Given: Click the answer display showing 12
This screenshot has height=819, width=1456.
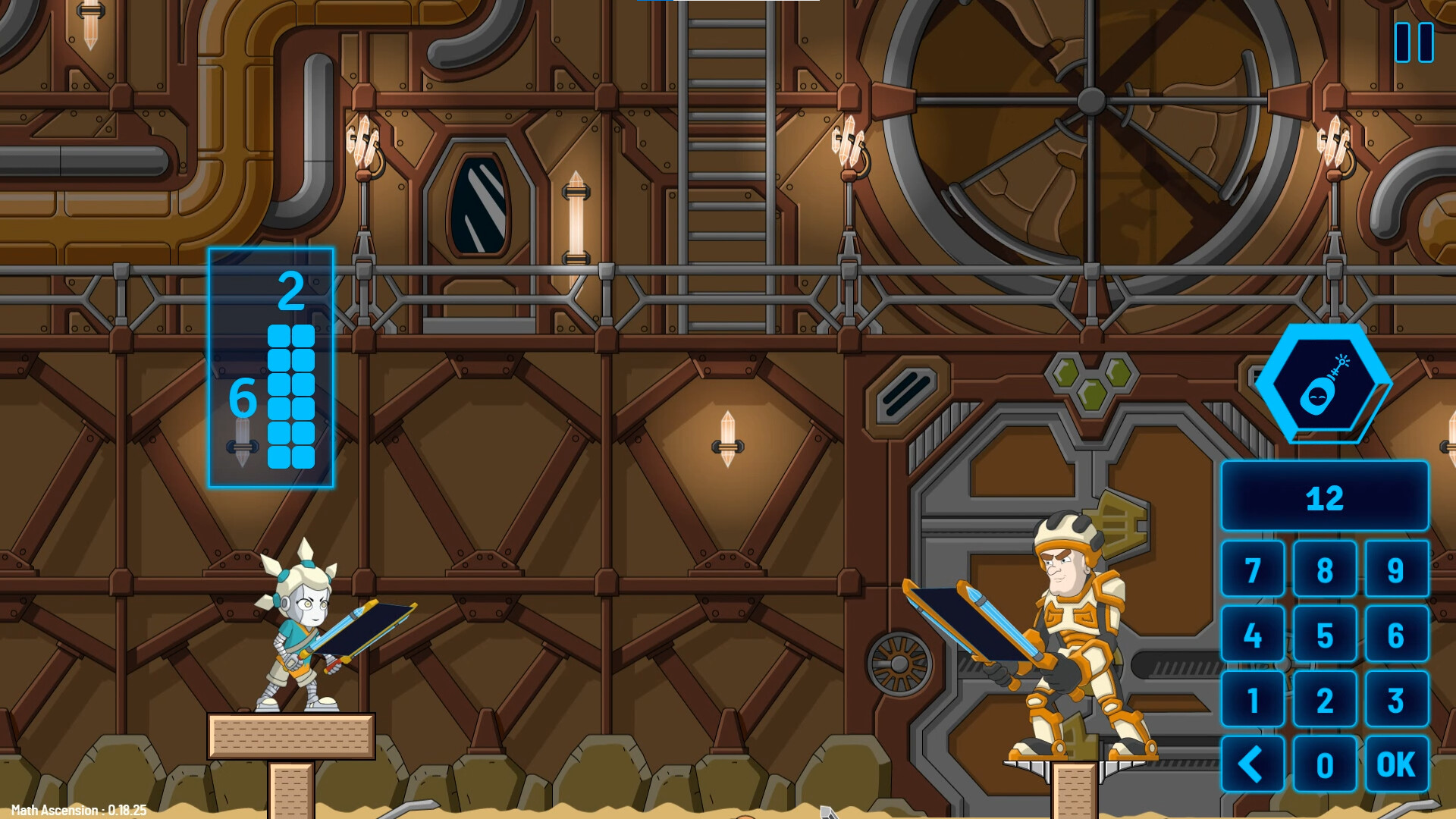Looking at the screenshot, I should (x=1325, y=498).
